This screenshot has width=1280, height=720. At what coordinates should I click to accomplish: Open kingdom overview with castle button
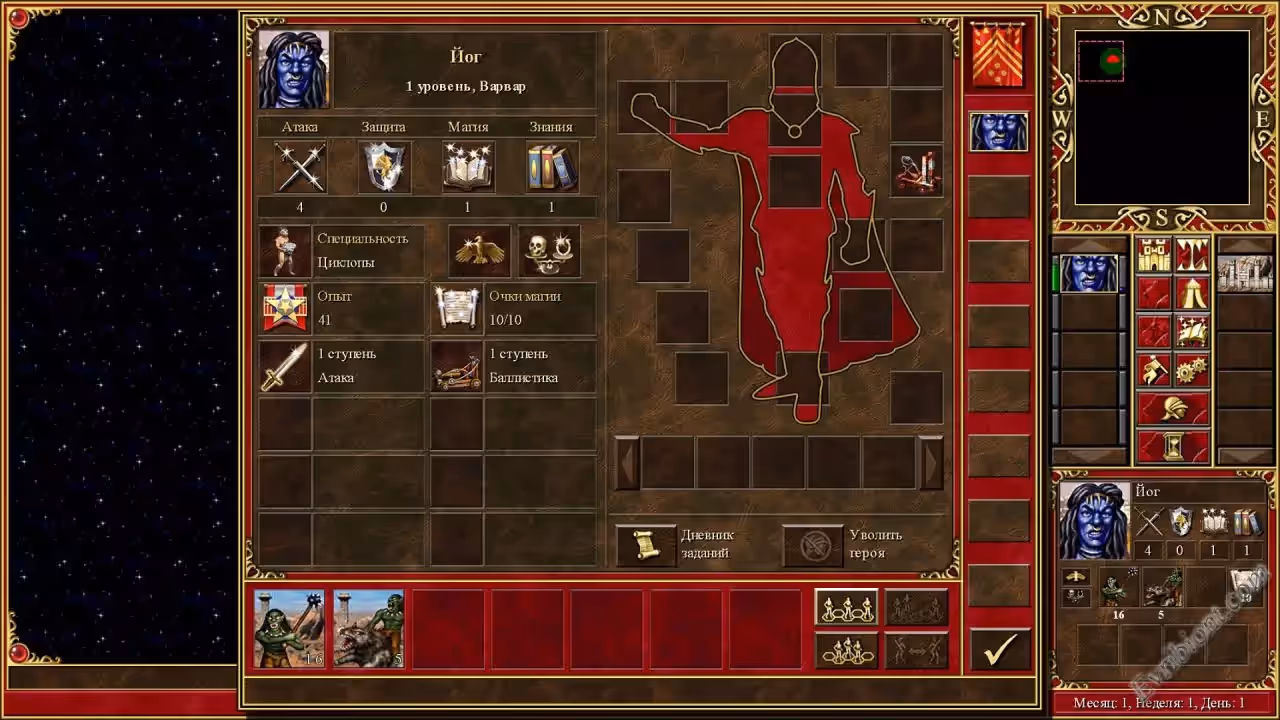1154,255
